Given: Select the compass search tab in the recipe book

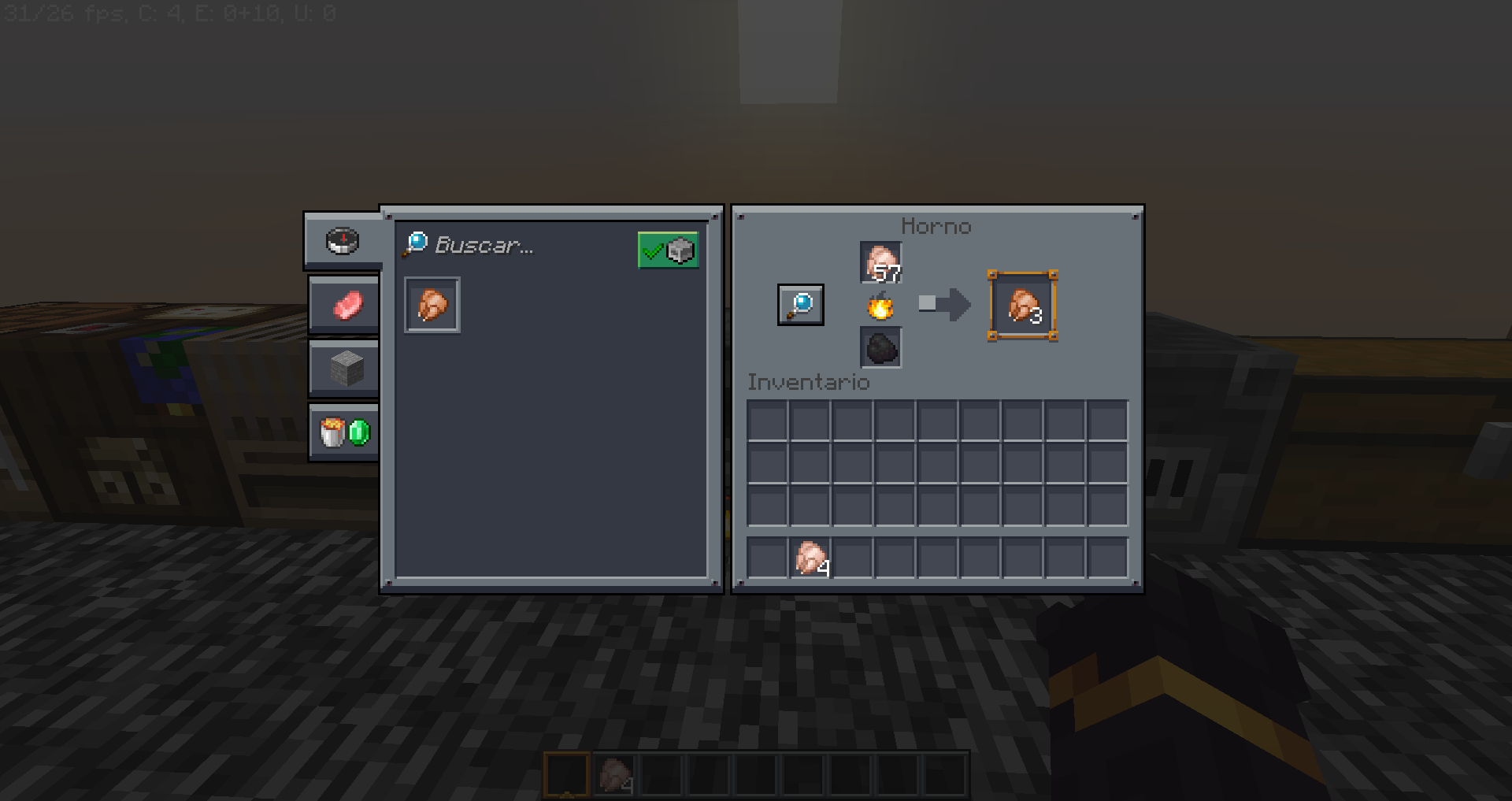Looking at the screenshot, I should click(343, 241).
